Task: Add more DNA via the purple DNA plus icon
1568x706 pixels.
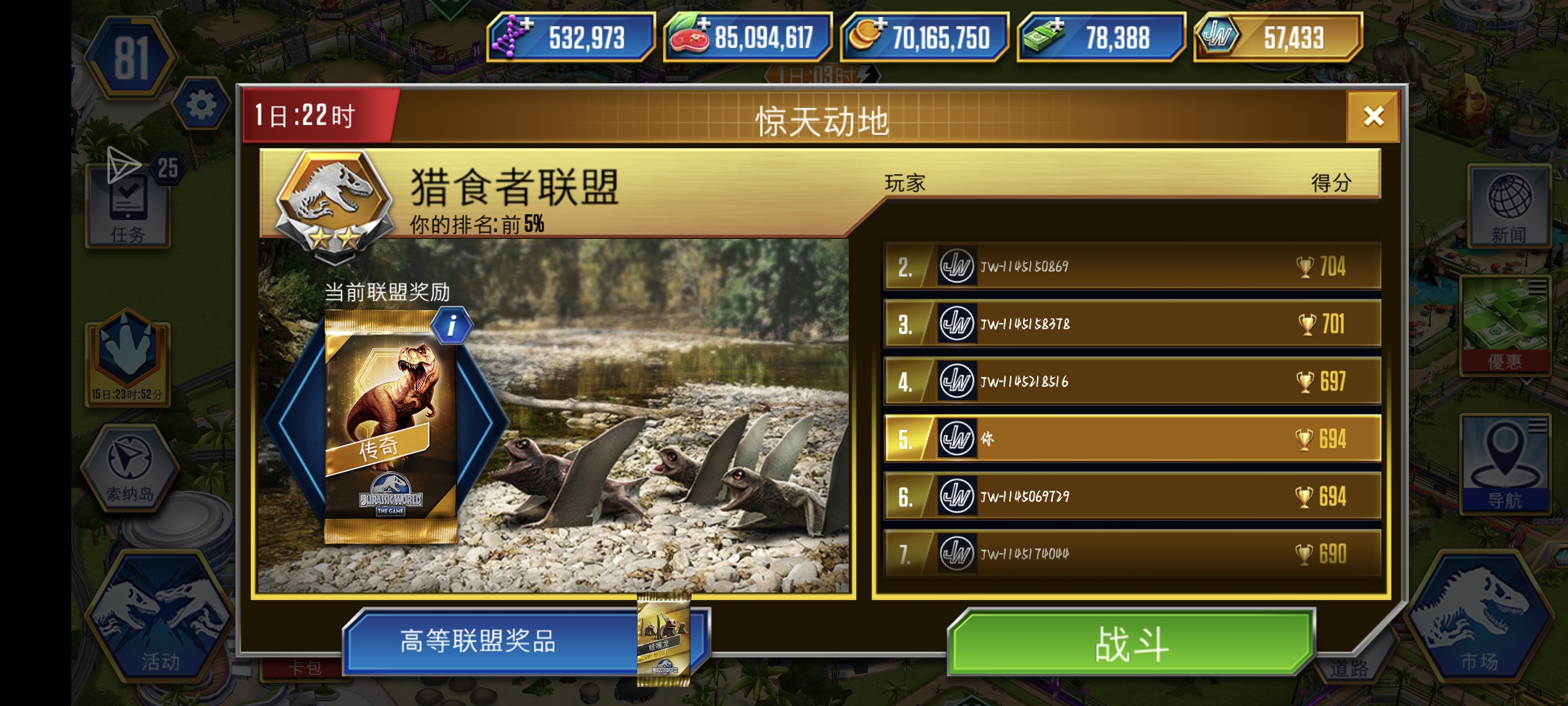Action: 527,25
